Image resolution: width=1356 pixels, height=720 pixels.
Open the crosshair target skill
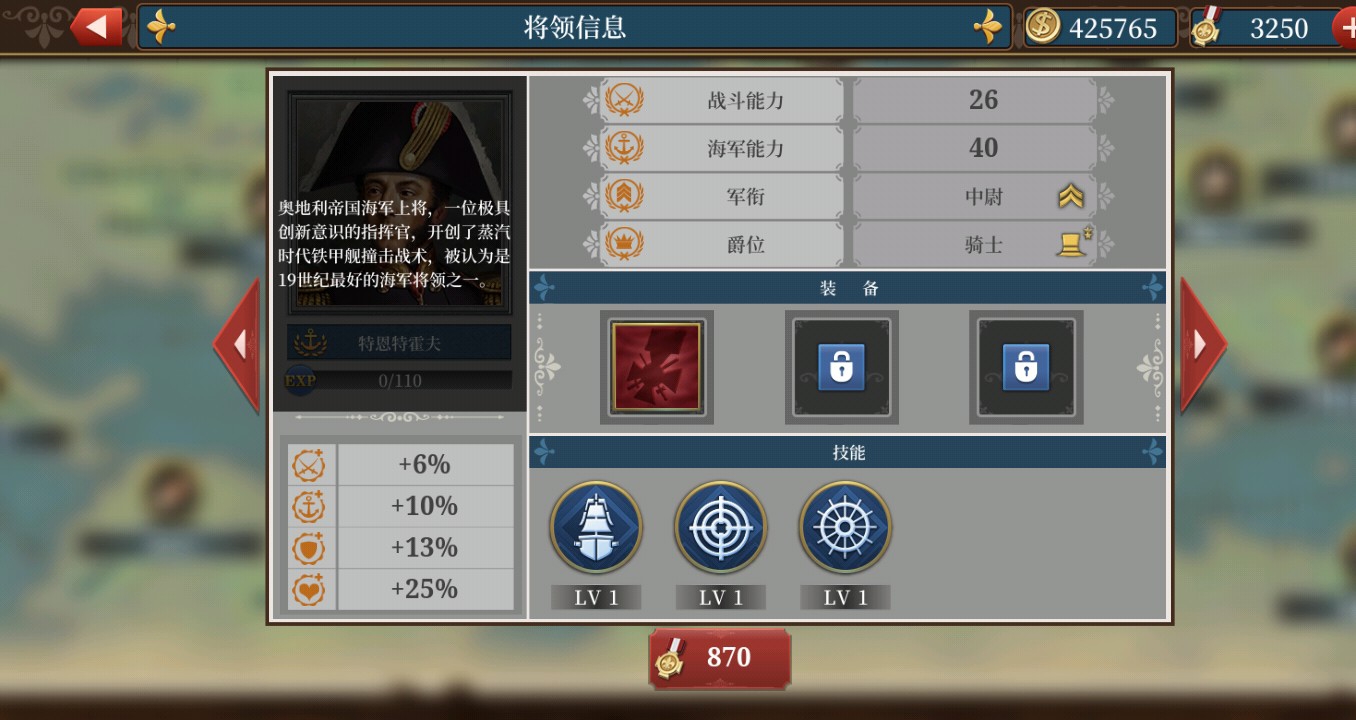click(x=720, y=528)
